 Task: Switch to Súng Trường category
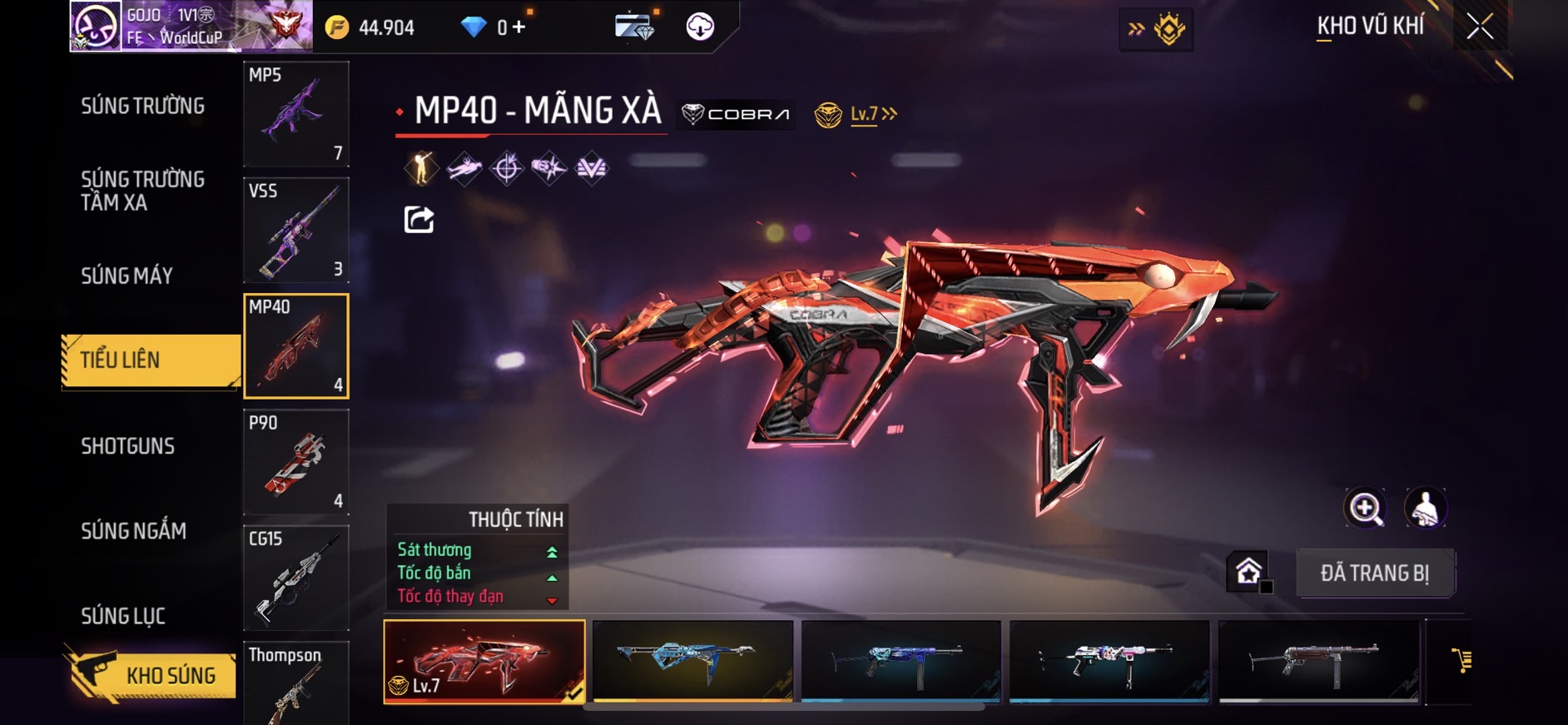142,107
